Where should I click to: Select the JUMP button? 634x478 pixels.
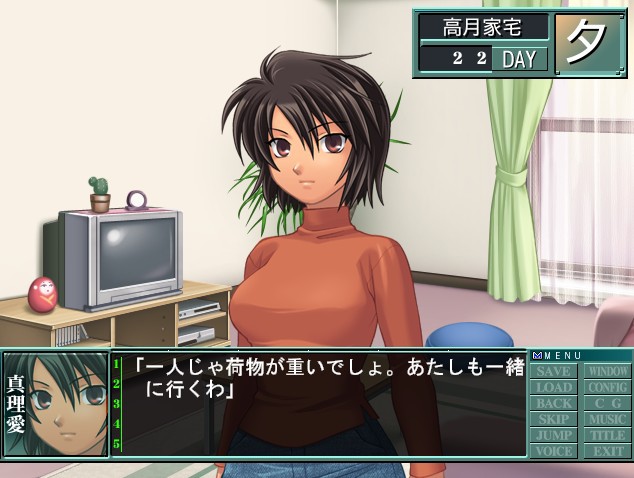coord(554,436)
